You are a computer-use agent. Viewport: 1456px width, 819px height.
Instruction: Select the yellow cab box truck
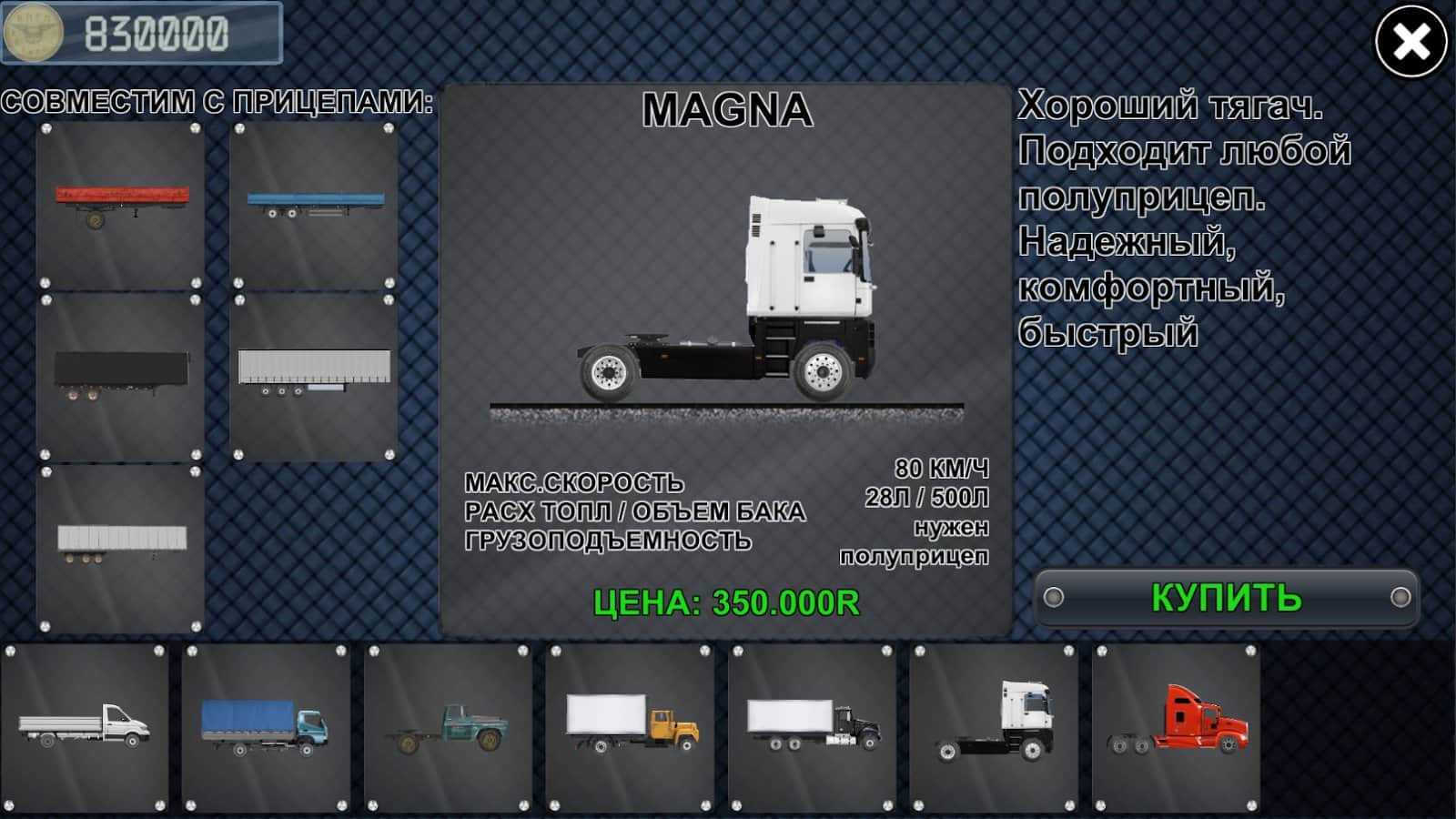coord(630,727)
